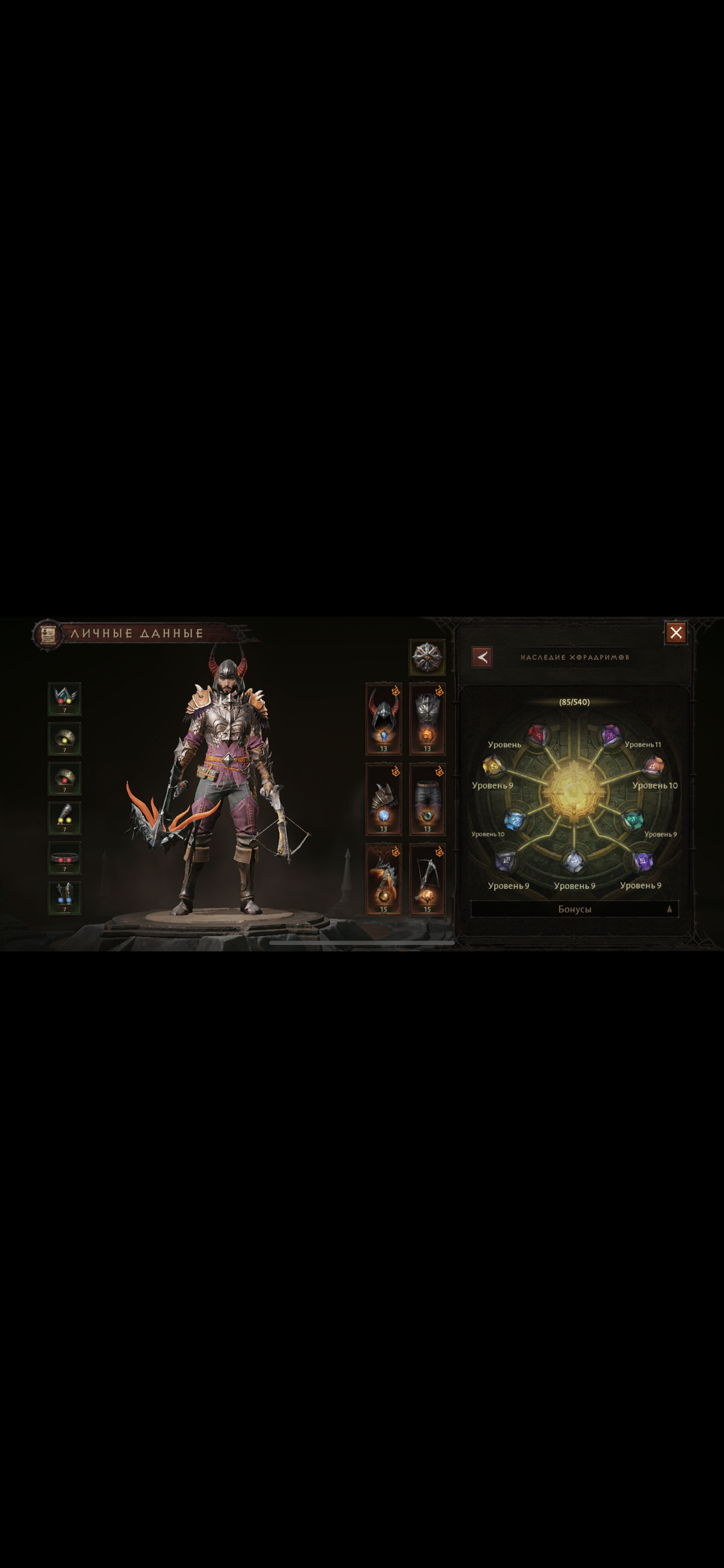
Task: Close the Horadrim legacy panel
Action: click(x=676, y=633)
